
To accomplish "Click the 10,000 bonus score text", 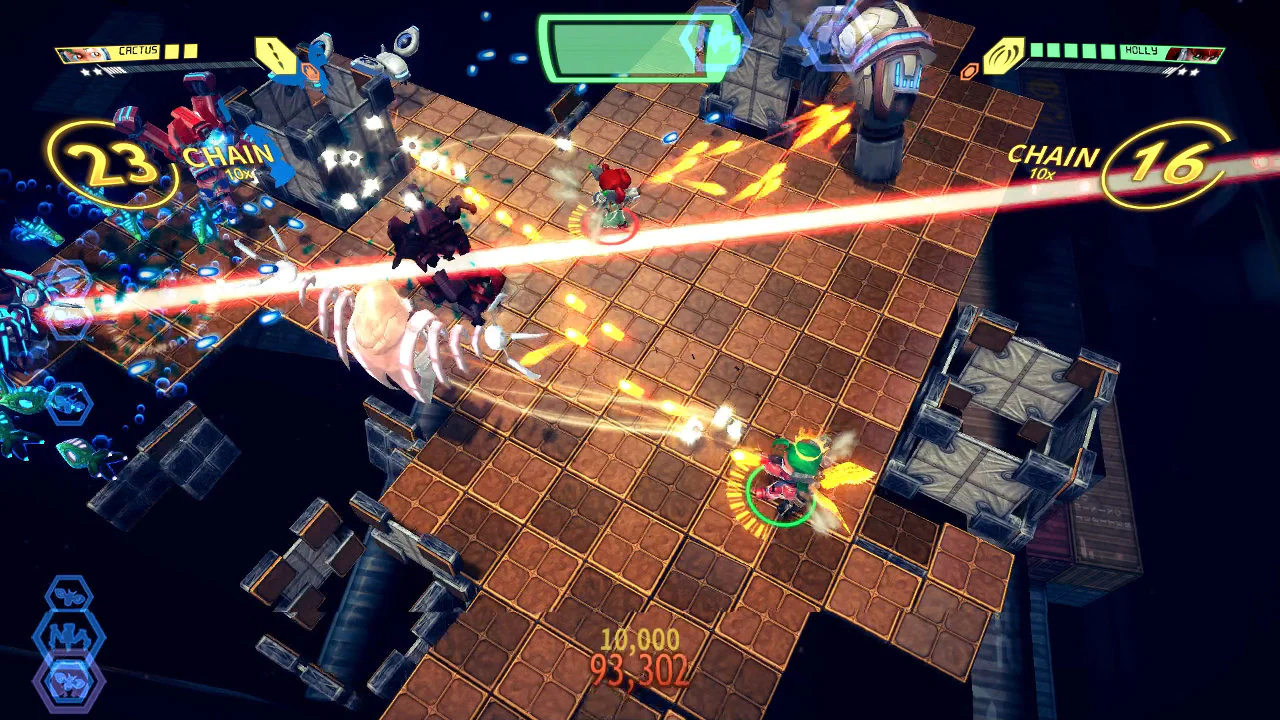I will pos(640,637).
